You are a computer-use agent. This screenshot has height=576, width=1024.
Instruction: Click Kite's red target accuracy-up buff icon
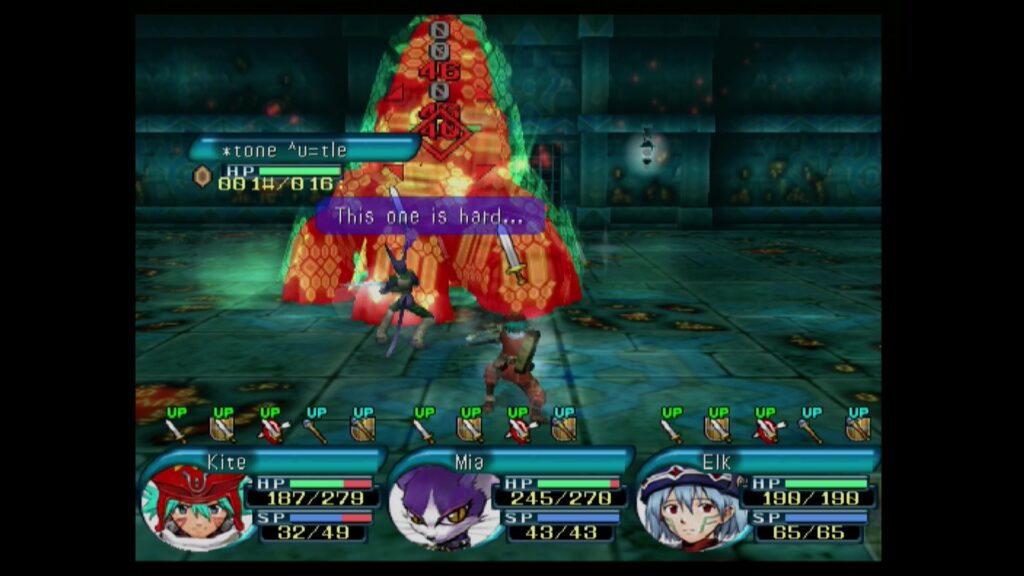click(269, 428)
